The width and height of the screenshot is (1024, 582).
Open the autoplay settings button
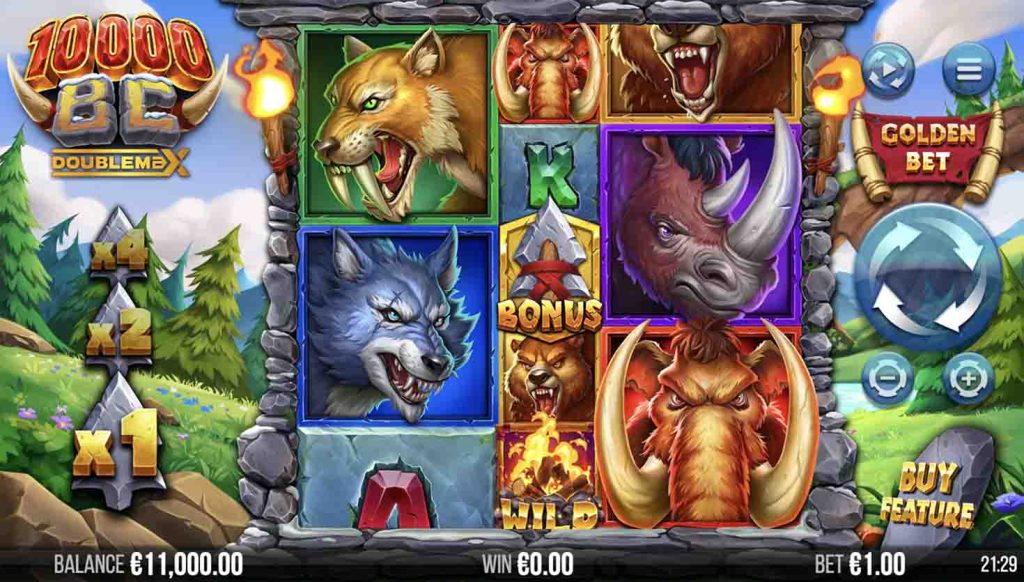coord(889,70)
